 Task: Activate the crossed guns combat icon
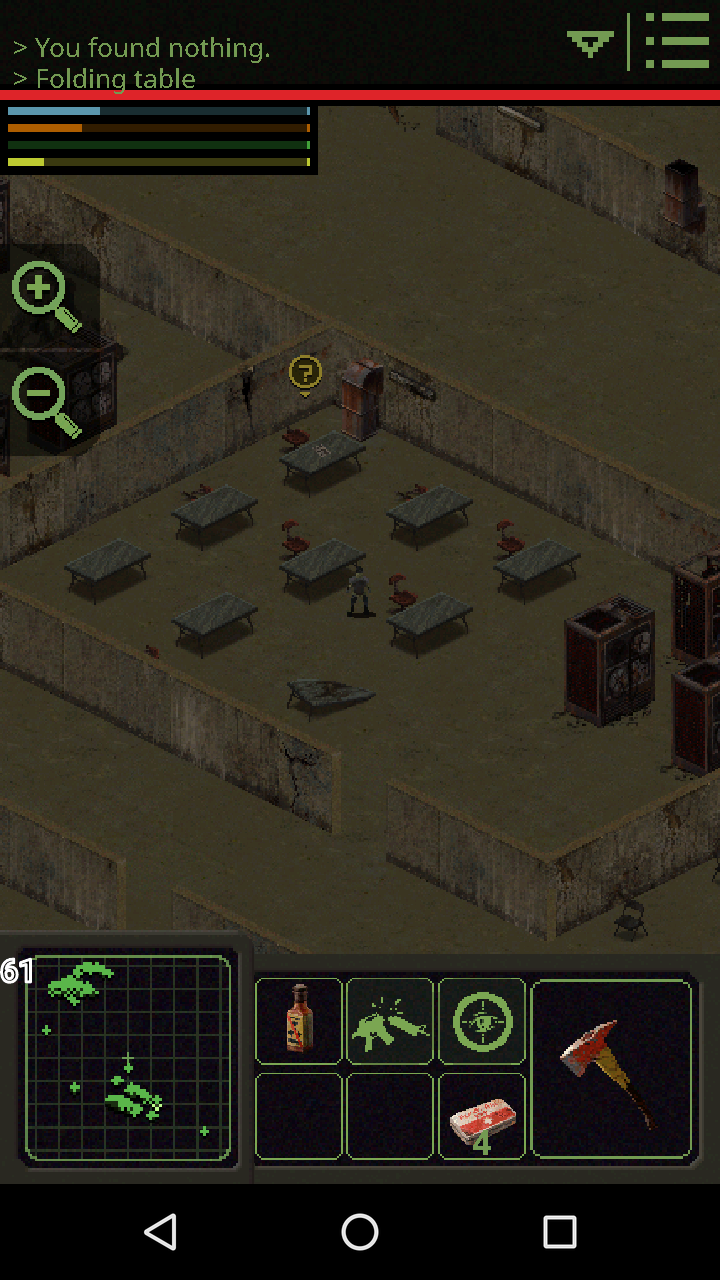pyautogui.click(x=390, y=1021)
